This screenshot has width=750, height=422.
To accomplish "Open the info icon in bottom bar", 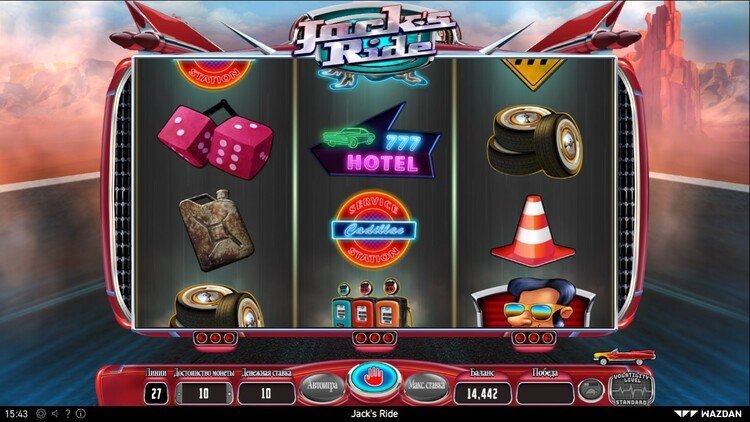I will [x=79, y=413].
